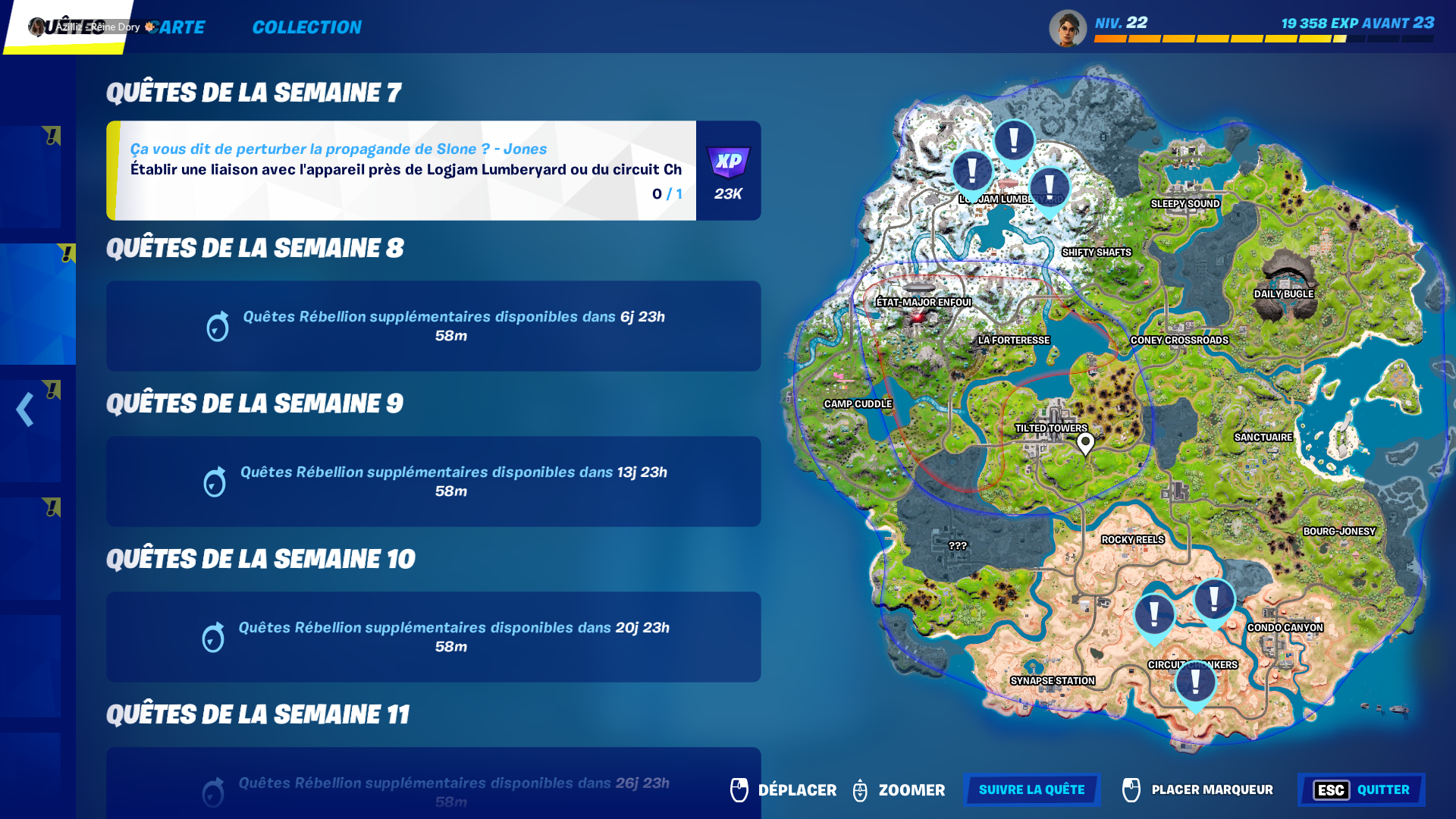Screen dimensions: 1456x819
Task: Activate PLACER MARQUEUR to place a marker
Action: [x=1198, y=790]
